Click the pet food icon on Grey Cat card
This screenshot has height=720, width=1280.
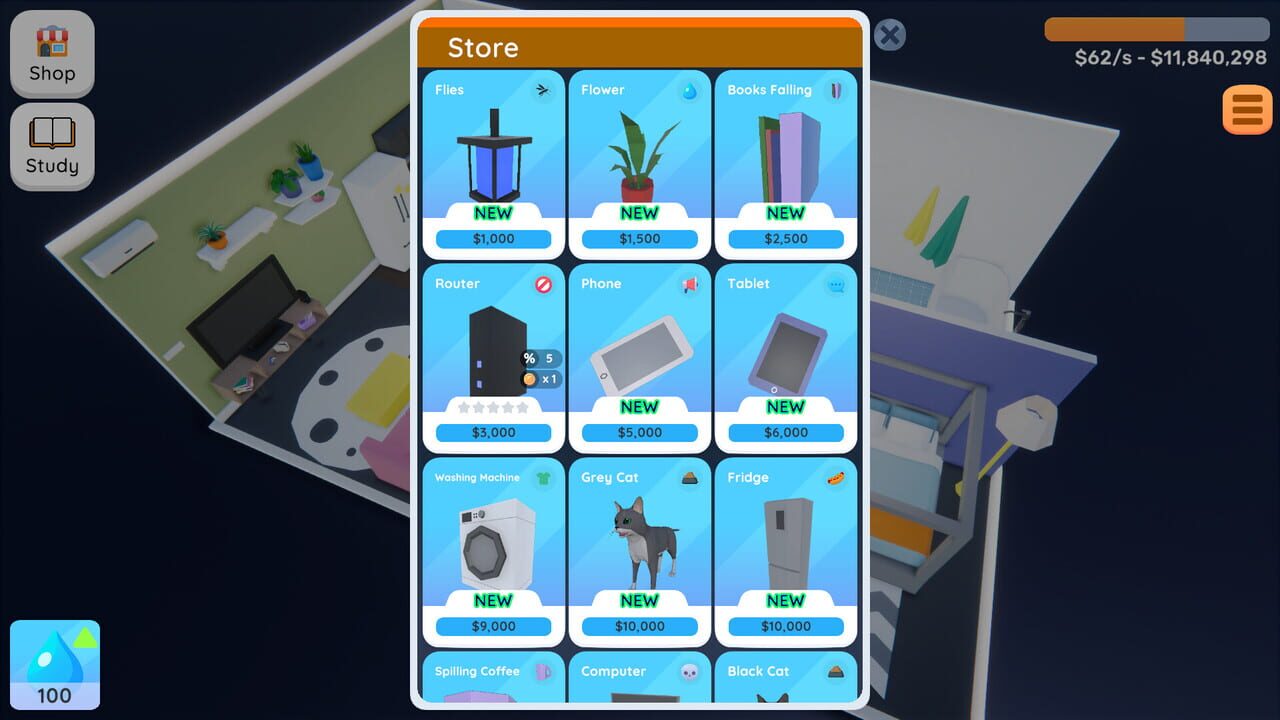[x=689, y=477]
